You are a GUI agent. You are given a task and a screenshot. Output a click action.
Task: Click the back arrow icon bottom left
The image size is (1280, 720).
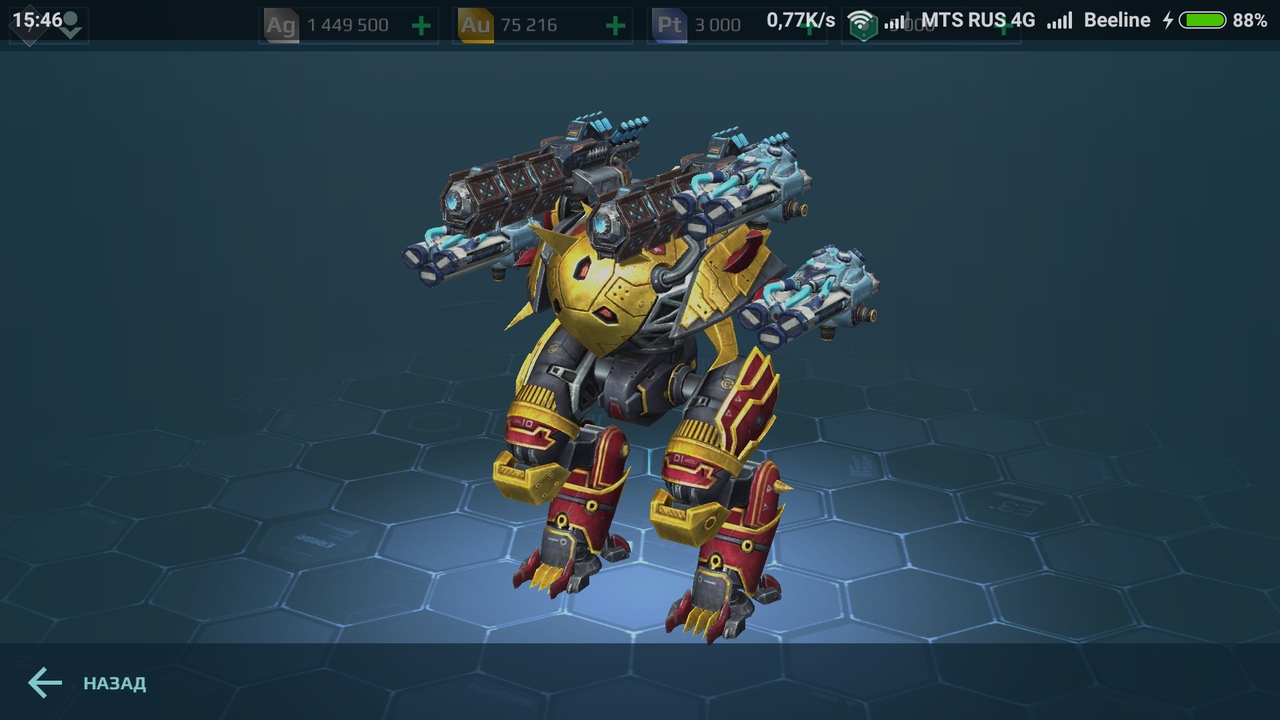(x=44, y=683)
